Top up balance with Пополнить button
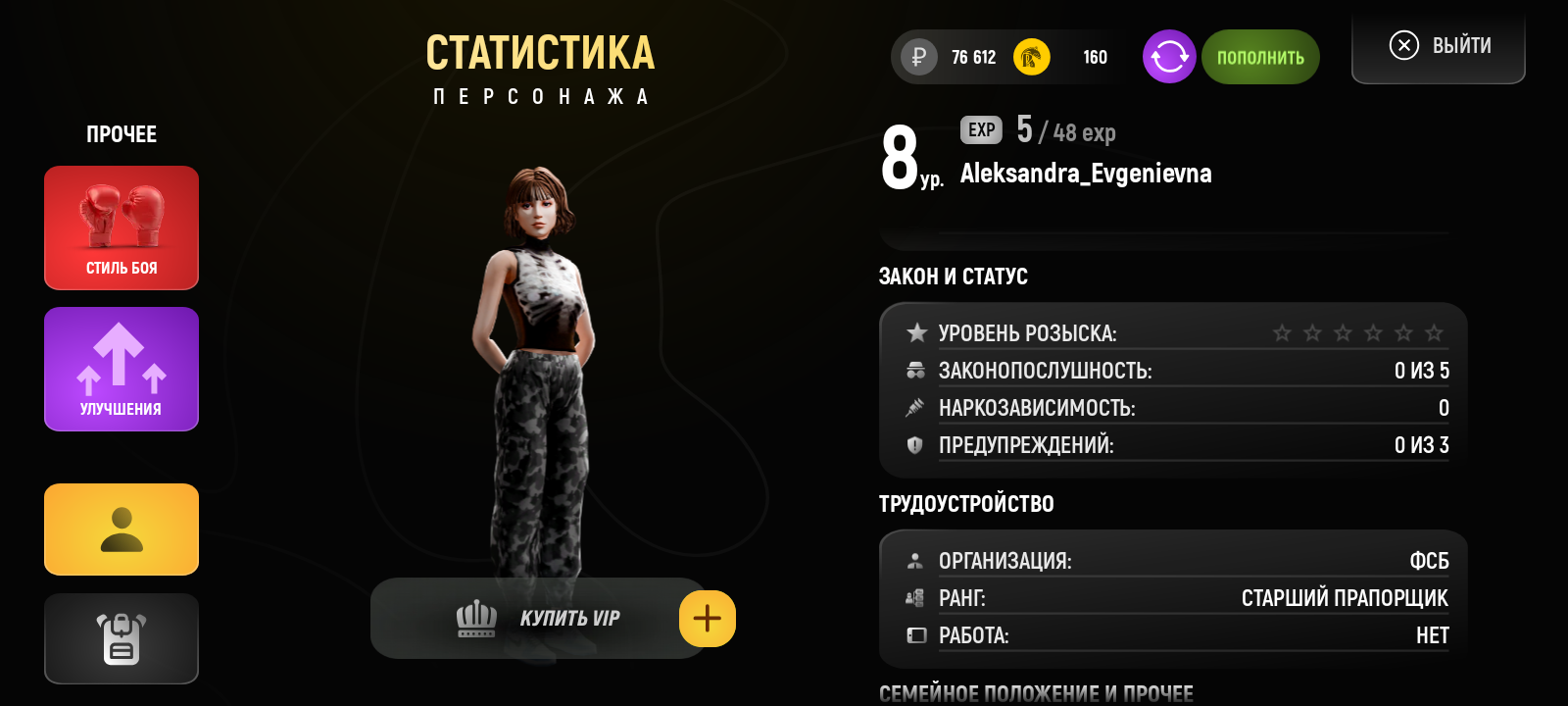Screen dimensions: 1568x706 coord(1260,57)
